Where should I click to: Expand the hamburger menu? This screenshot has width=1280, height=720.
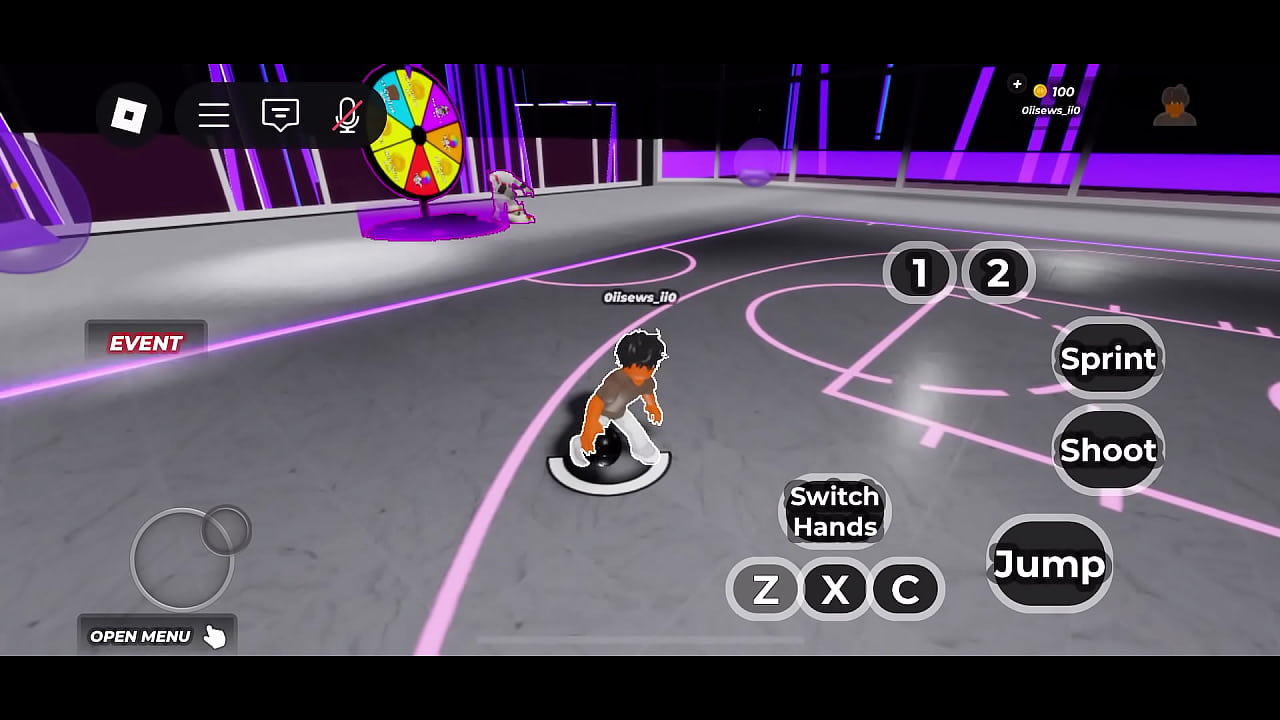coord(213,115)
